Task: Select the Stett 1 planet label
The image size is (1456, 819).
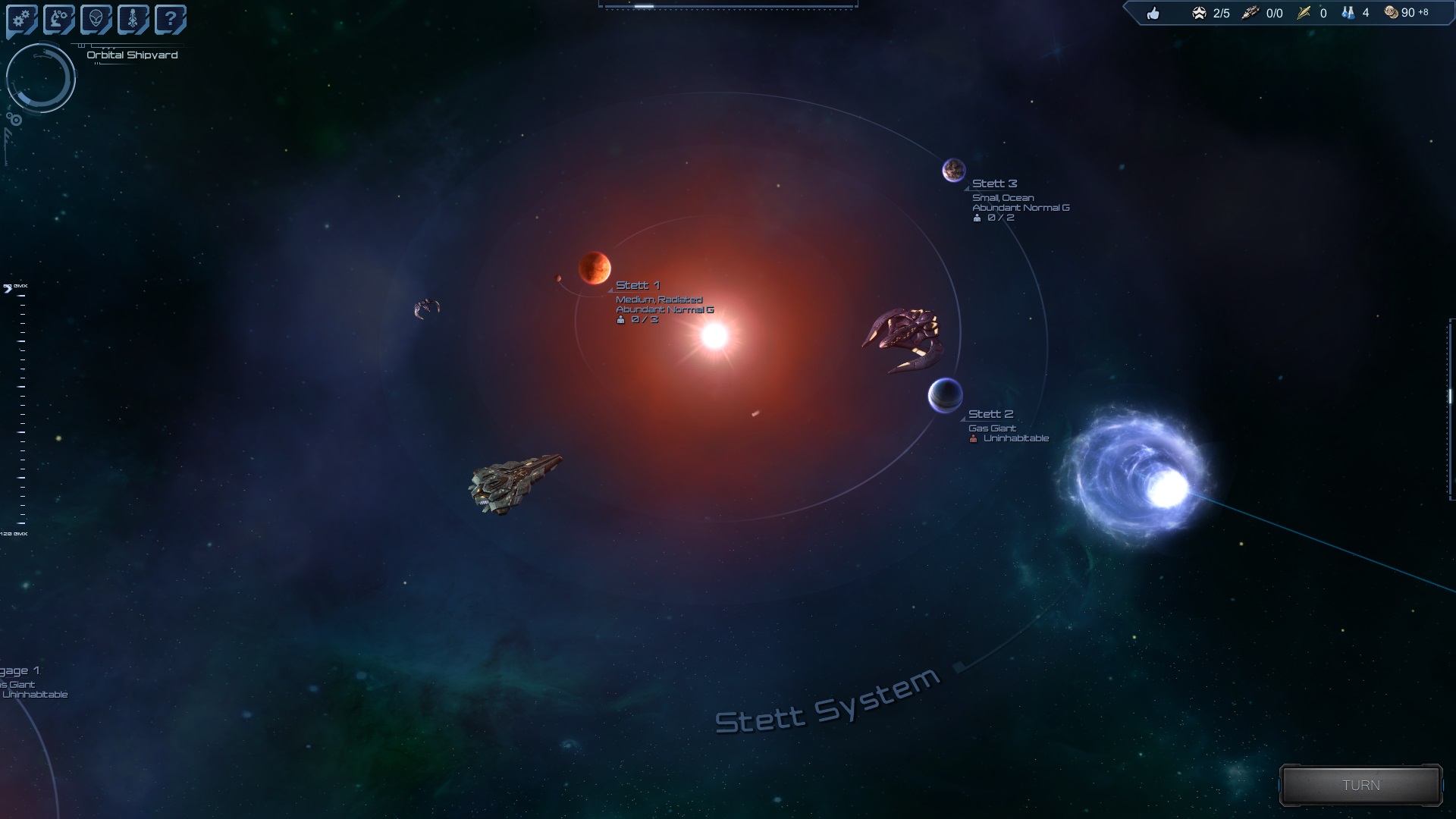Action: point(637,285)
